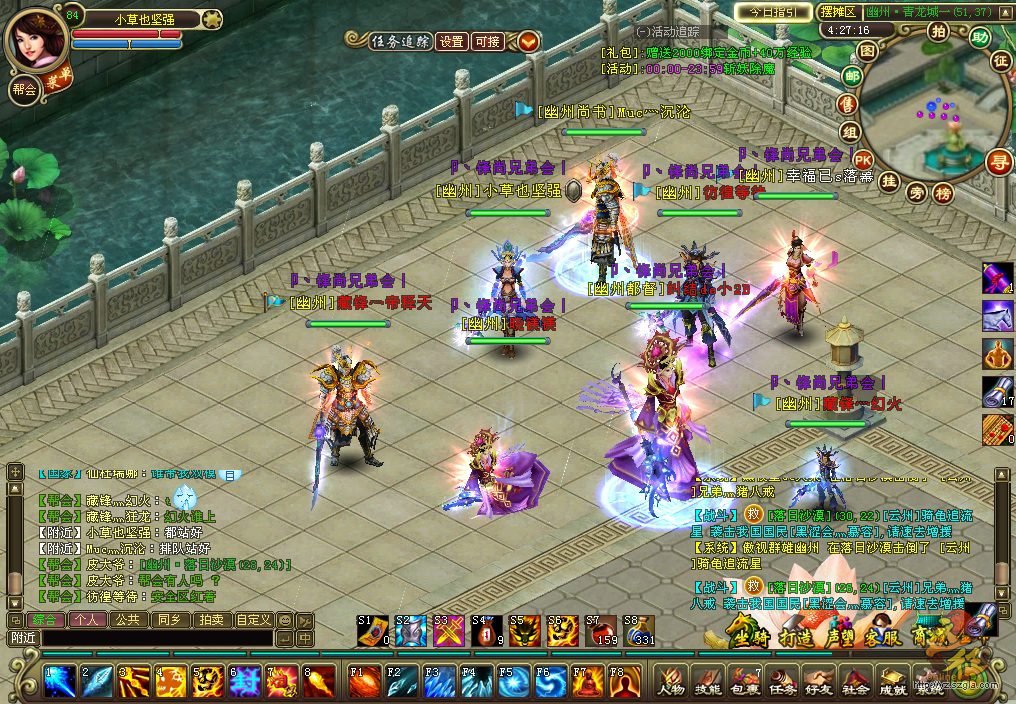The width and height of the screenshot is (1016, 704).
Task: Click the player portrait at top left
Action: [36, 40]
